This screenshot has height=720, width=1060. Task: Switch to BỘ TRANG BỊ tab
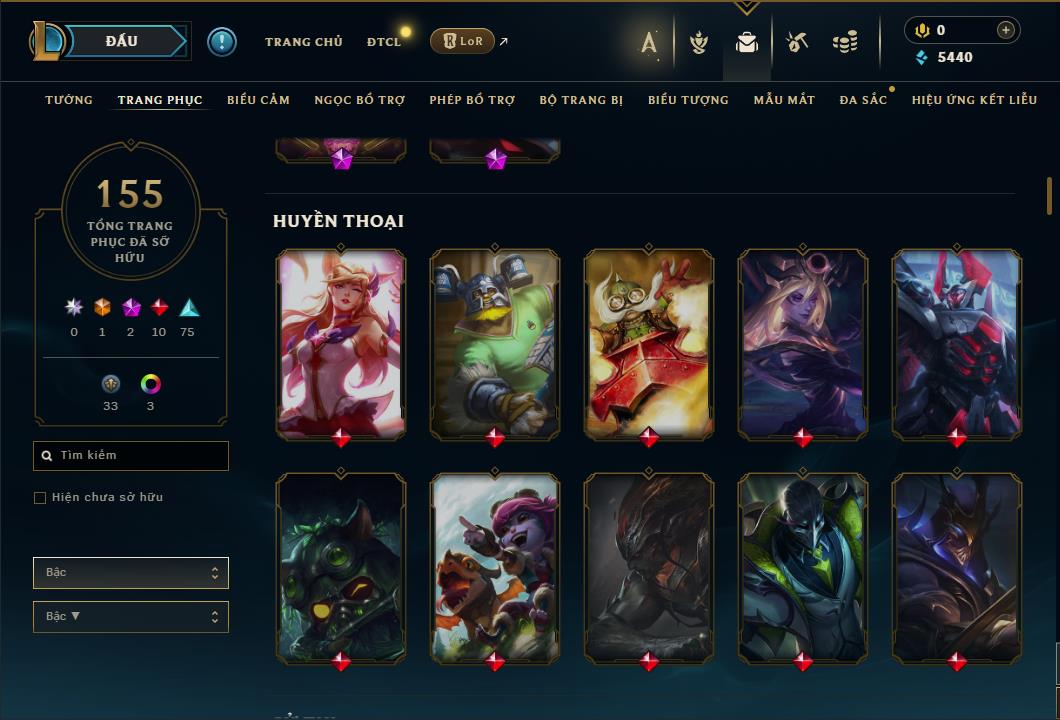pyautogui.click(x=581, y=100)
